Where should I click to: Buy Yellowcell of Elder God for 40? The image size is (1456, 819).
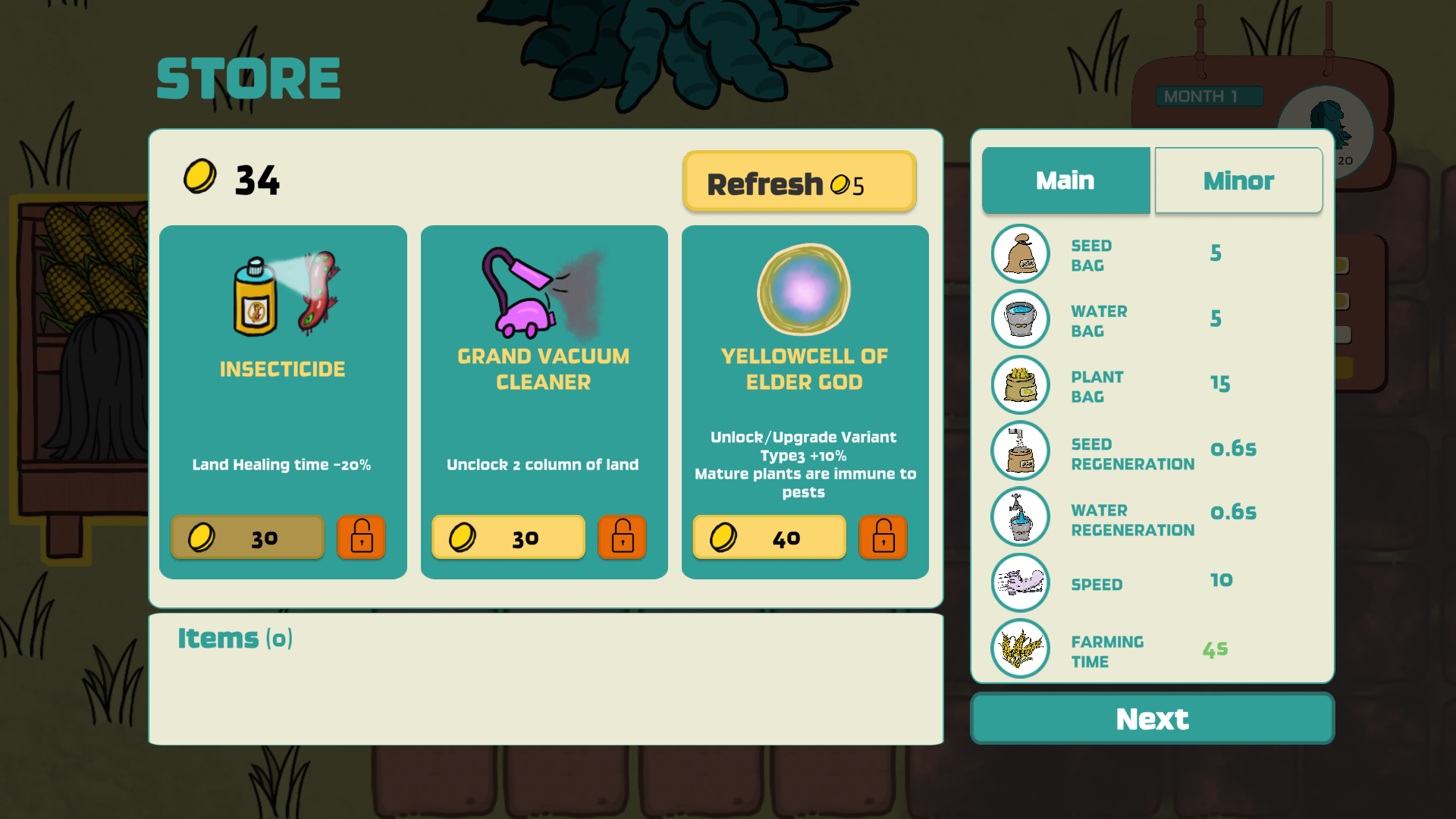pos(769,538)
